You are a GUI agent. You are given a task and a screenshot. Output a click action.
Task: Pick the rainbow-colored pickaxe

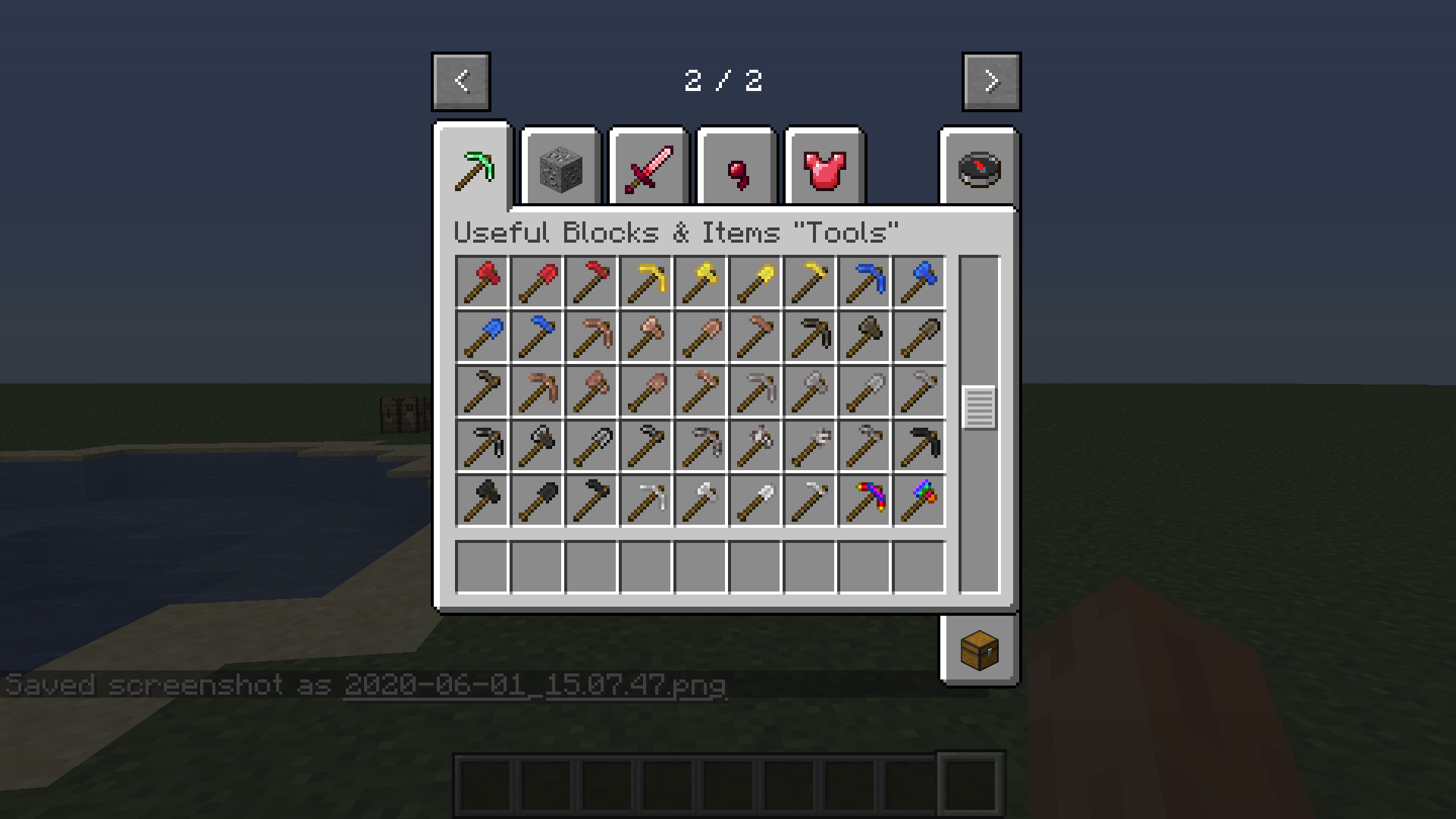click(x=864, y=500)
